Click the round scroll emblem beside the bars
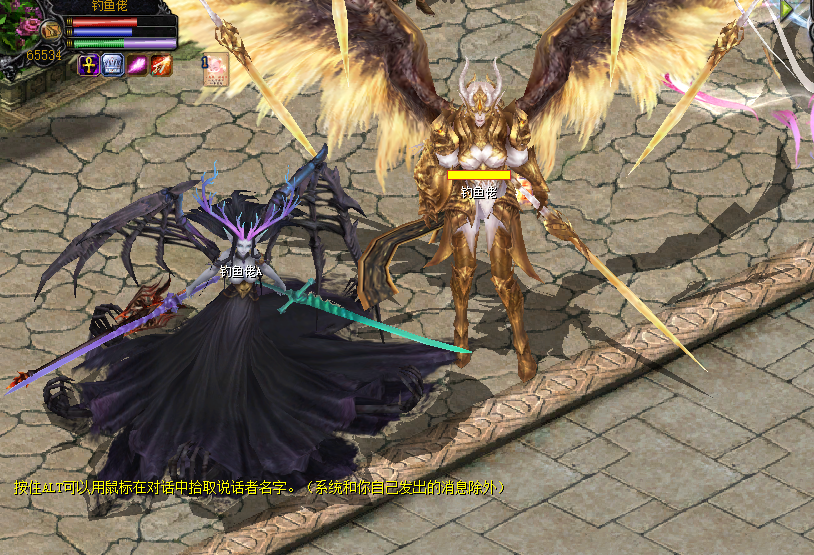Viewport: 814px width, 555px height. [52, 30]
